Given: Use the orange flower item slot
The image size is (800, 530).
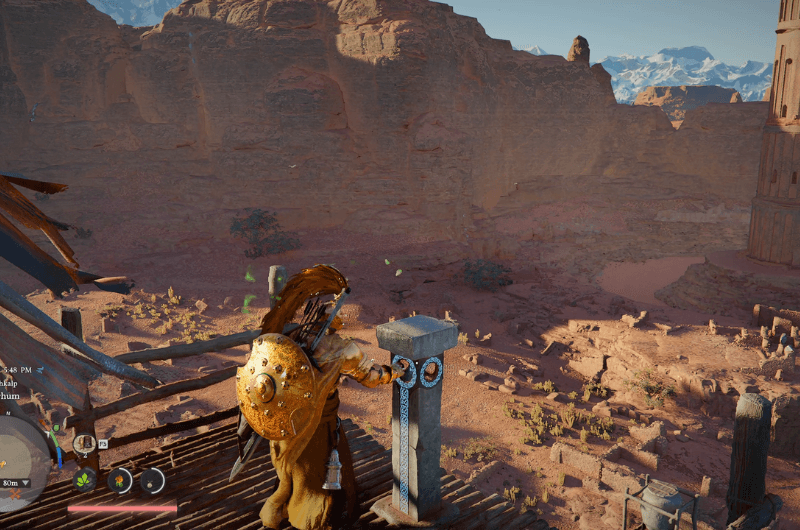Looking at the screenshot, I should coord(120,480).
